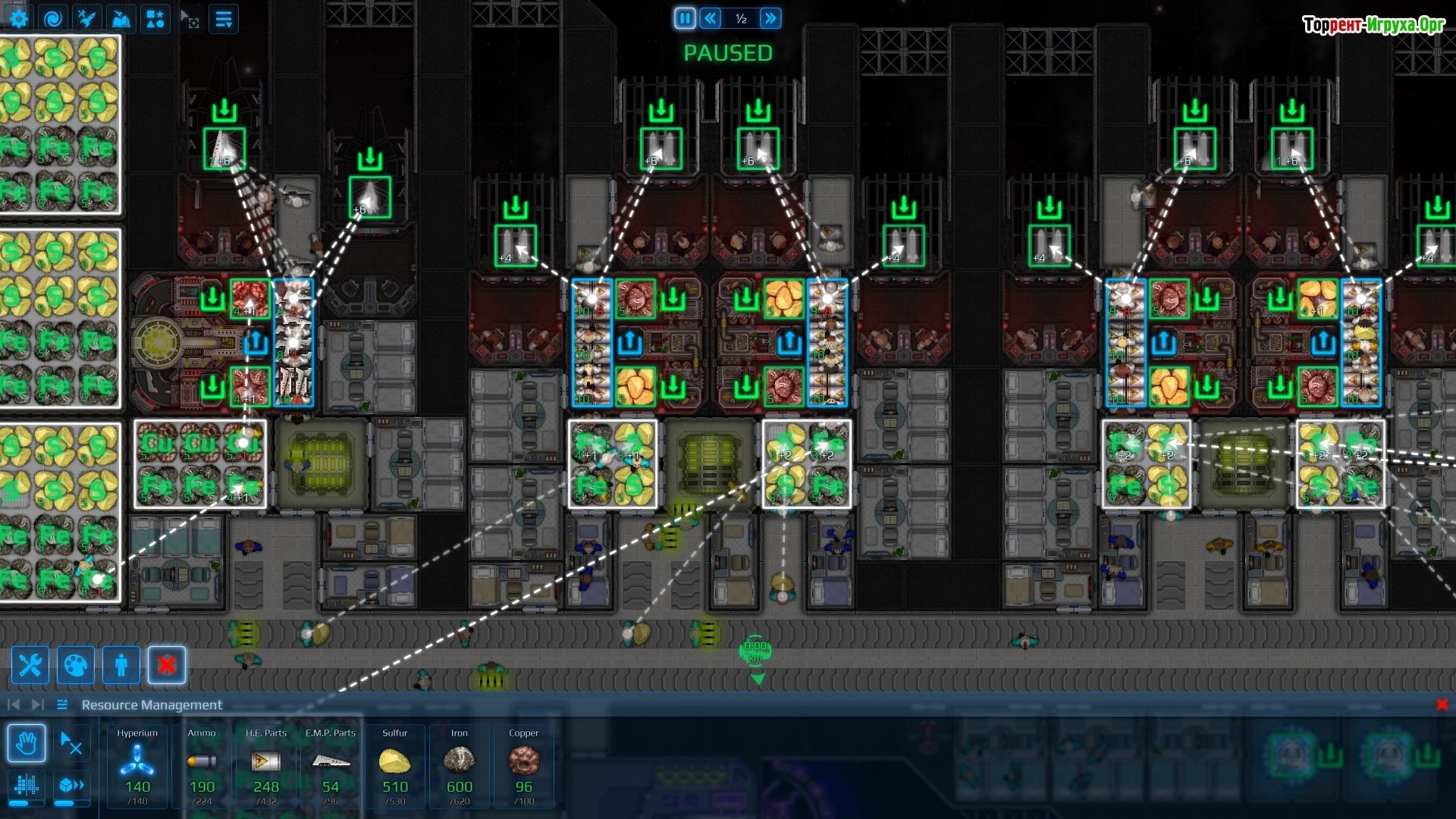The width and height of the screenshot is (1456, 819).
Task: Choose the Iron resource tile
Action: coord(460,766)
